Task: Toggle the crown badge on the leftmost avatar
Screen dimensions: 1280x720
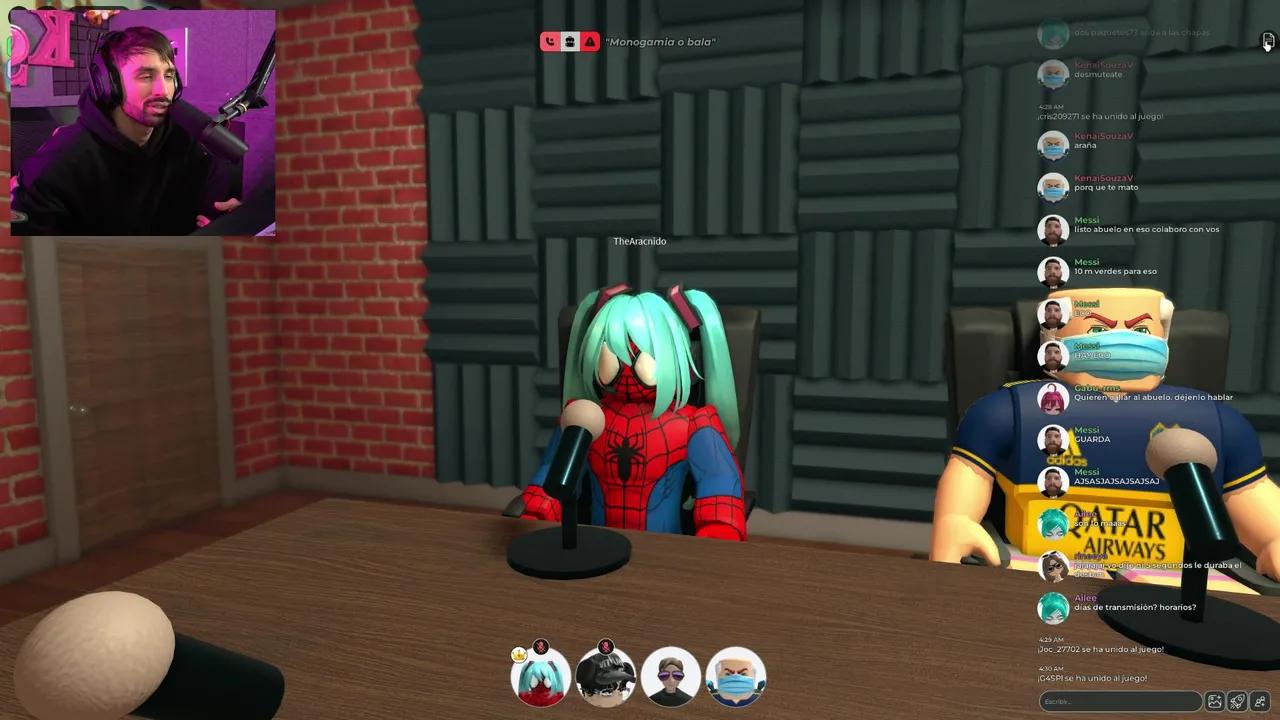Action: (519, 654)
